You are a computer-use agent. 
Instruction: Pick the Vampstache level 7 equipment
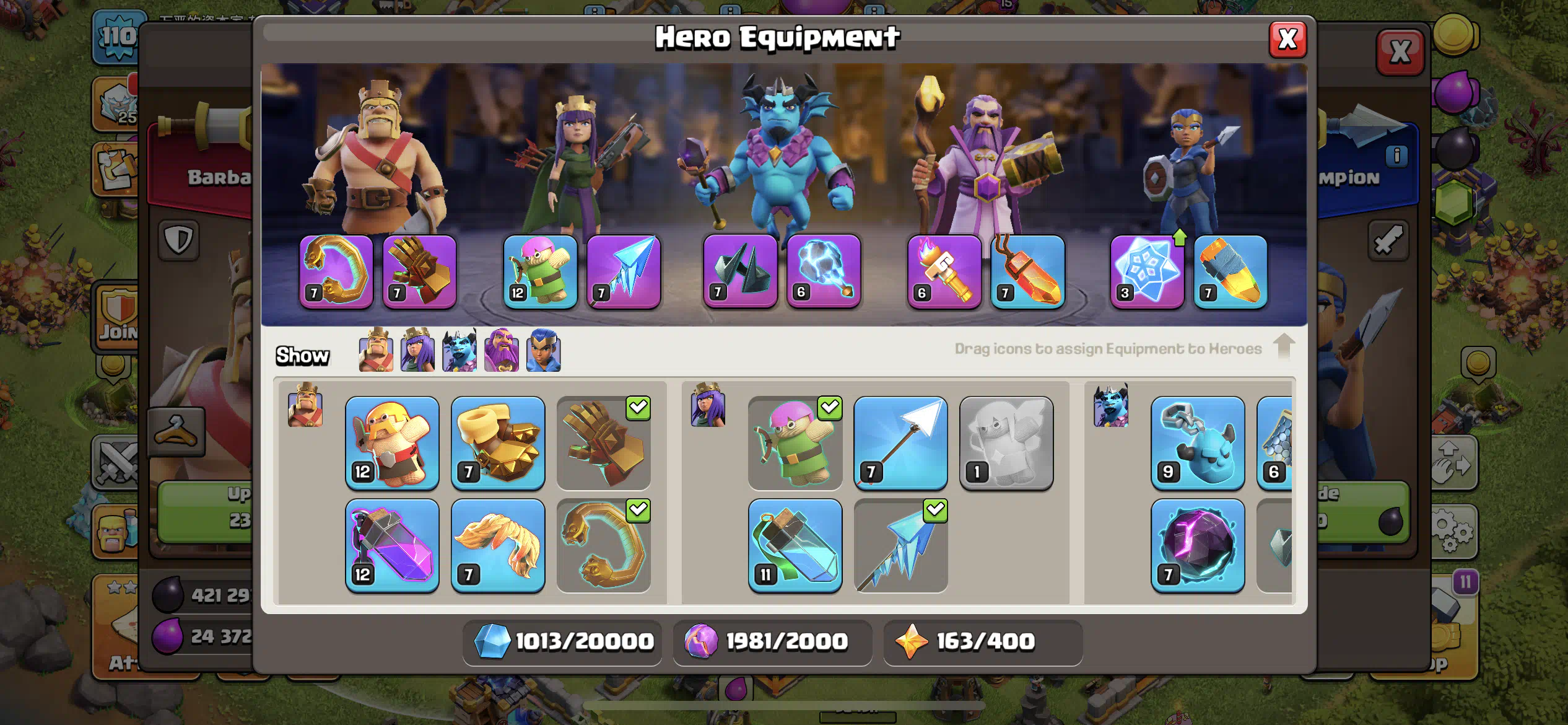click(x=498, y=545)
